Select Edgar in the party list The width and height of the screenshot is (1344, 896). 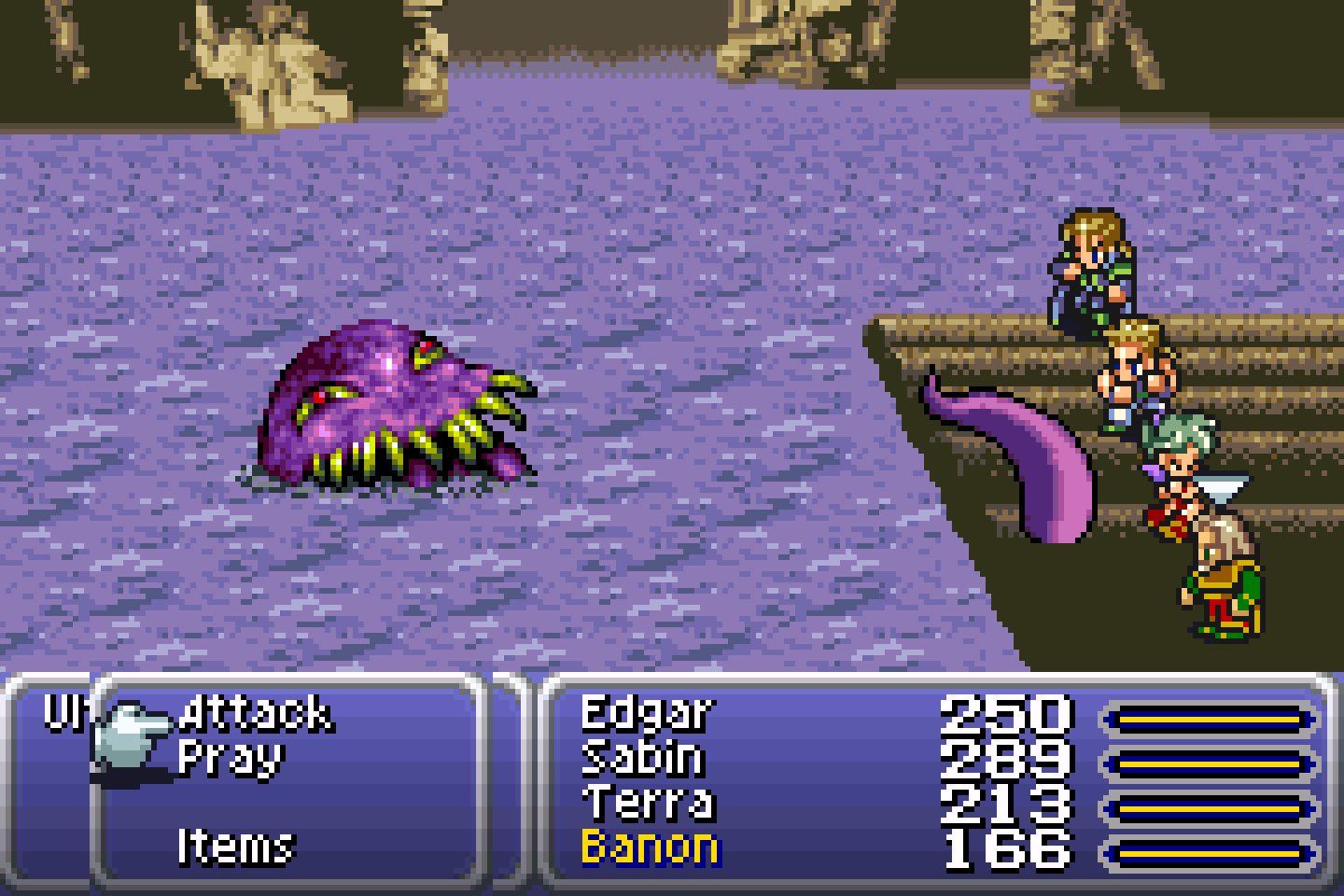point(646,714)
